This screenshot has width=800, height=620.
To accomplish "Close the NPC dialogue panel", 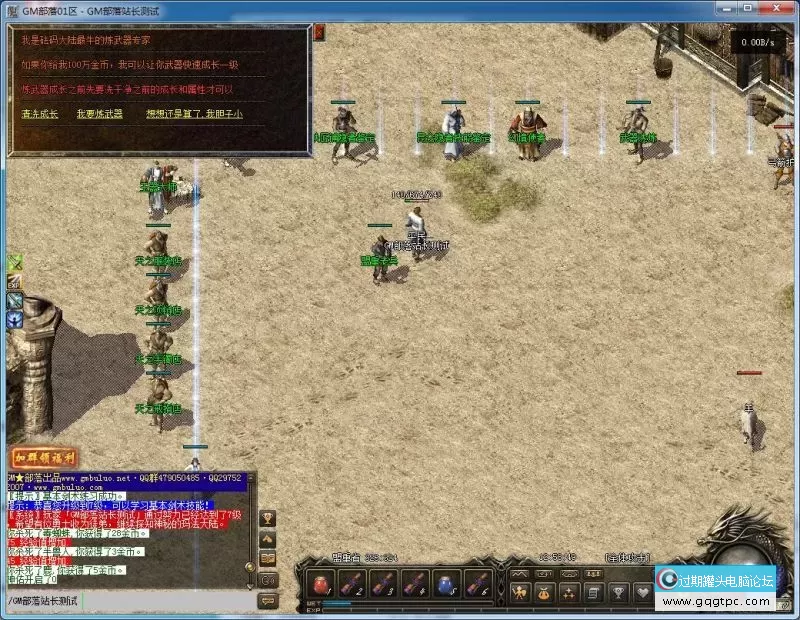I will click(318, 33).
